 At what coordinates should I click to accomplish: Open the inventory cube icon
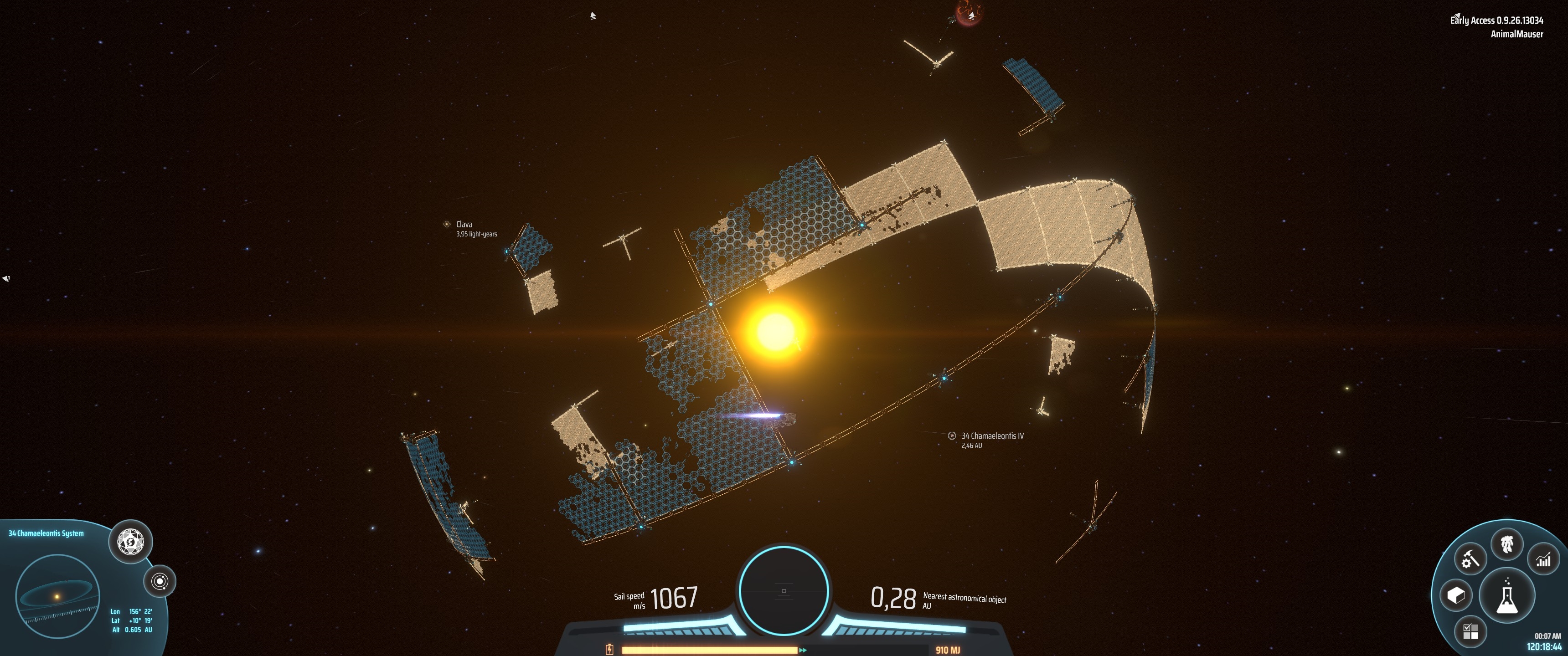tap(1455, 595)
